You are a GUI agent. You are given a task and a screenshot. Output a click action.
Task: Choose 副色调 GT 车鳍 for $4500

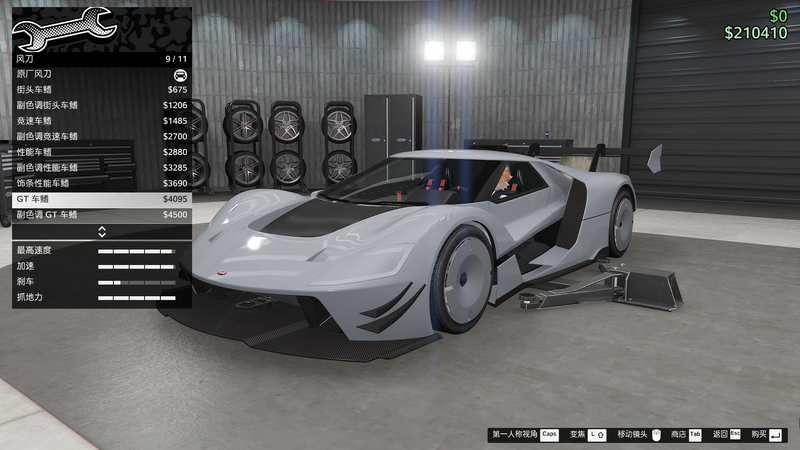coord(100,214)
